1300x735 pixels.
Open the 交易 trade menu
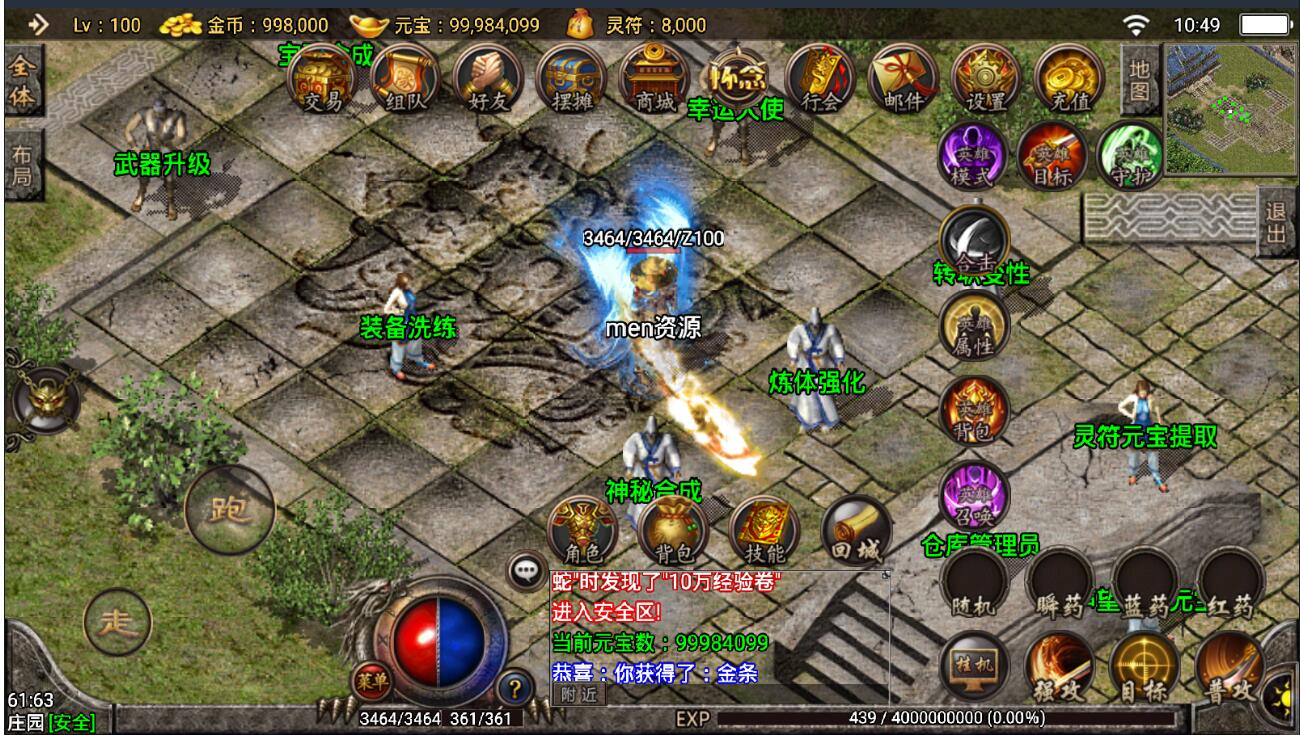click(322, 79)
